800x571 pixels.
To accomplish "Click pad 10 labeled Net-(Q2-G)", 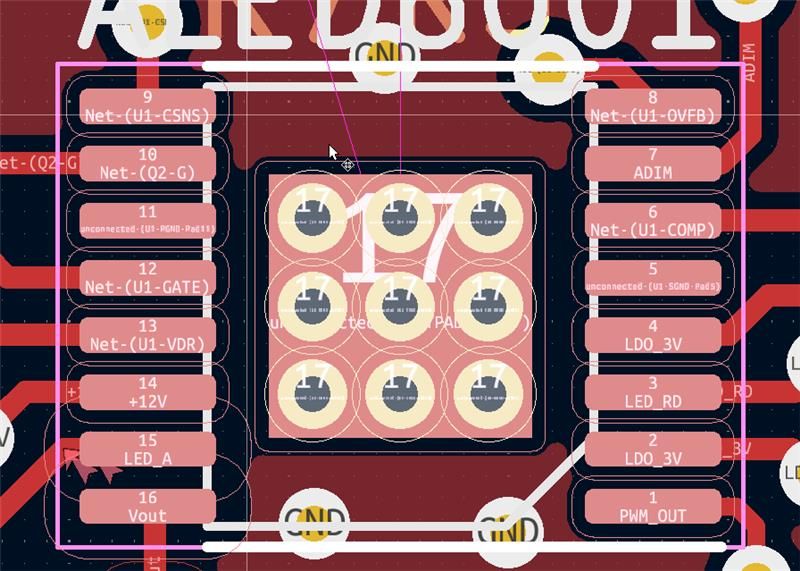I will 148,164.
